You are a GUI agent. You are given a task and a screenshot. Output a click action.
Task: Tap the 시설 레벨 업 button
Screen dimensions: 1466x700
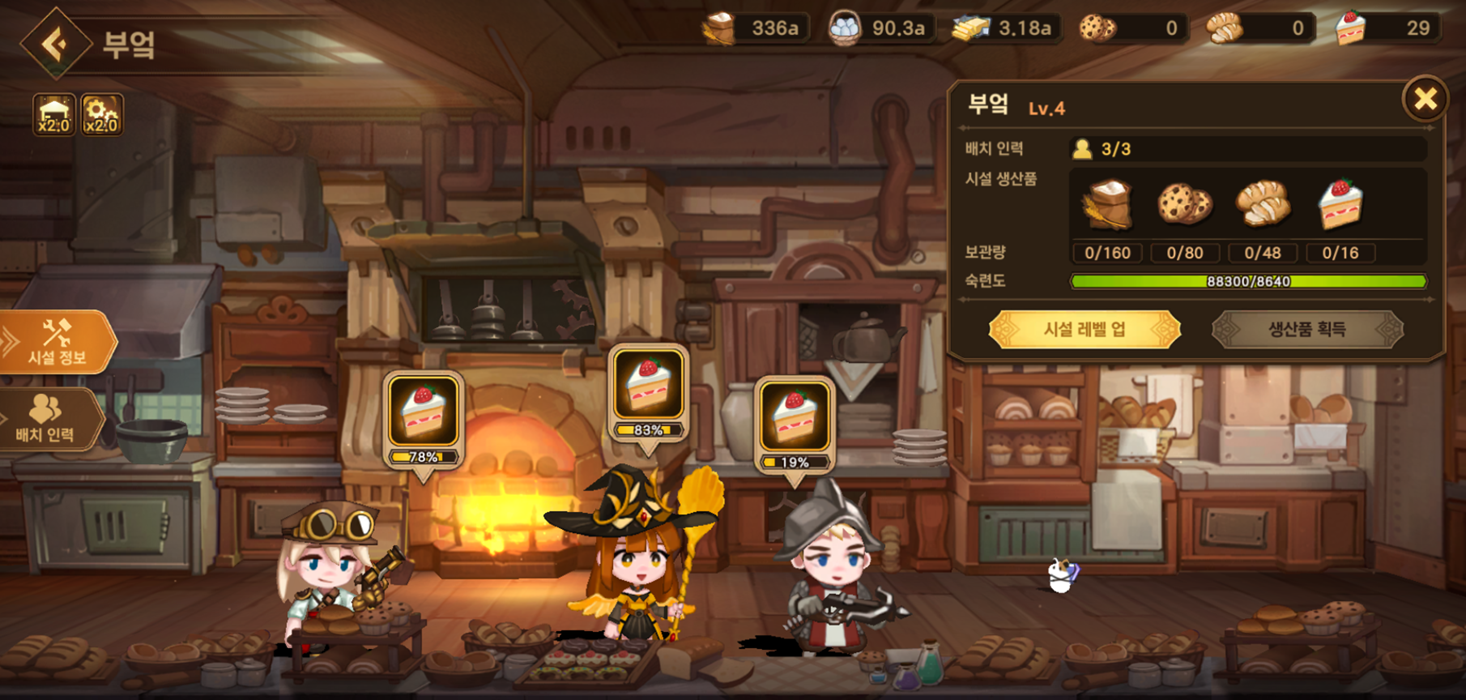coord(1084,329)
